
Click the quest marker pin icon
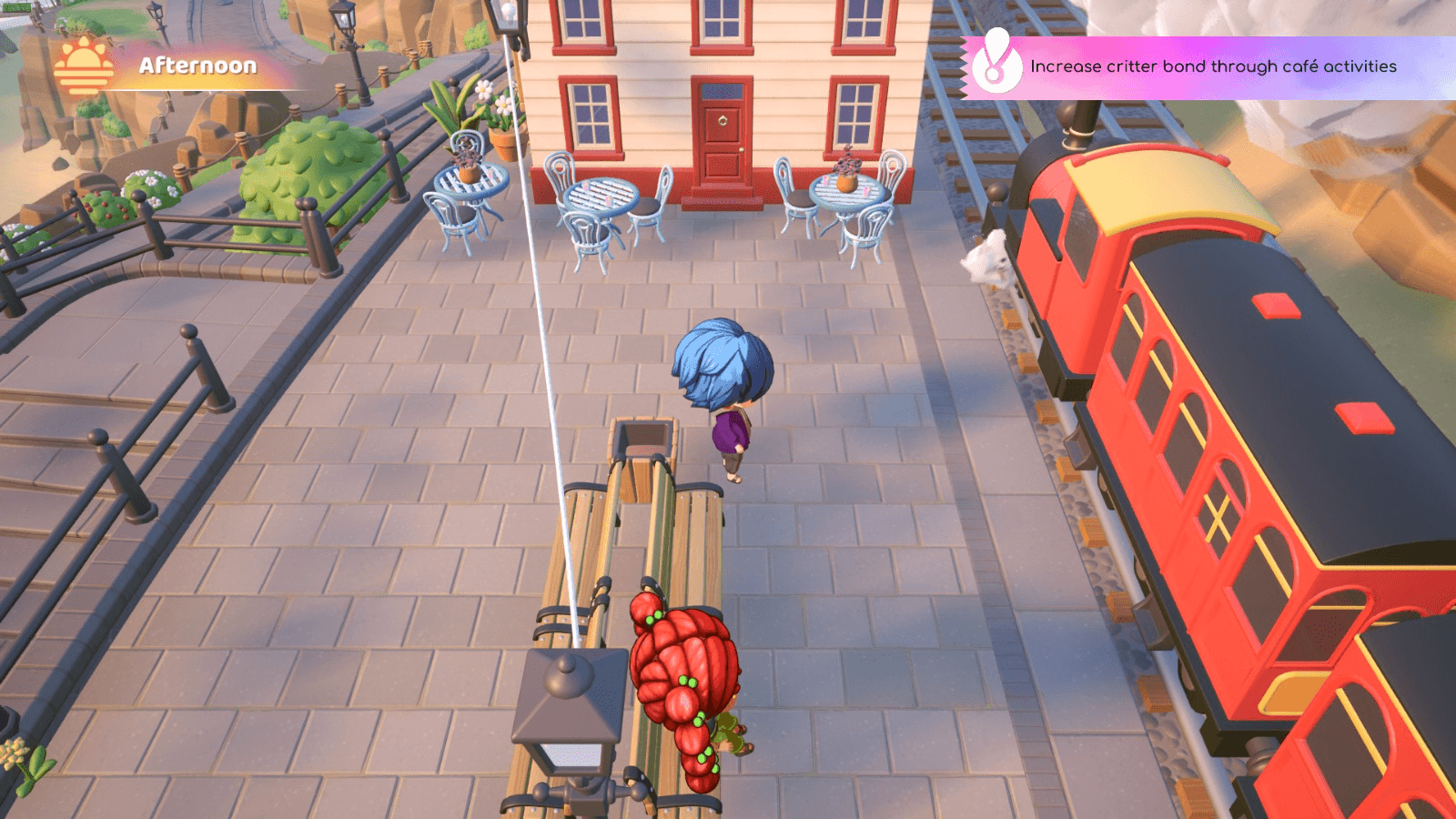[996, 62]
